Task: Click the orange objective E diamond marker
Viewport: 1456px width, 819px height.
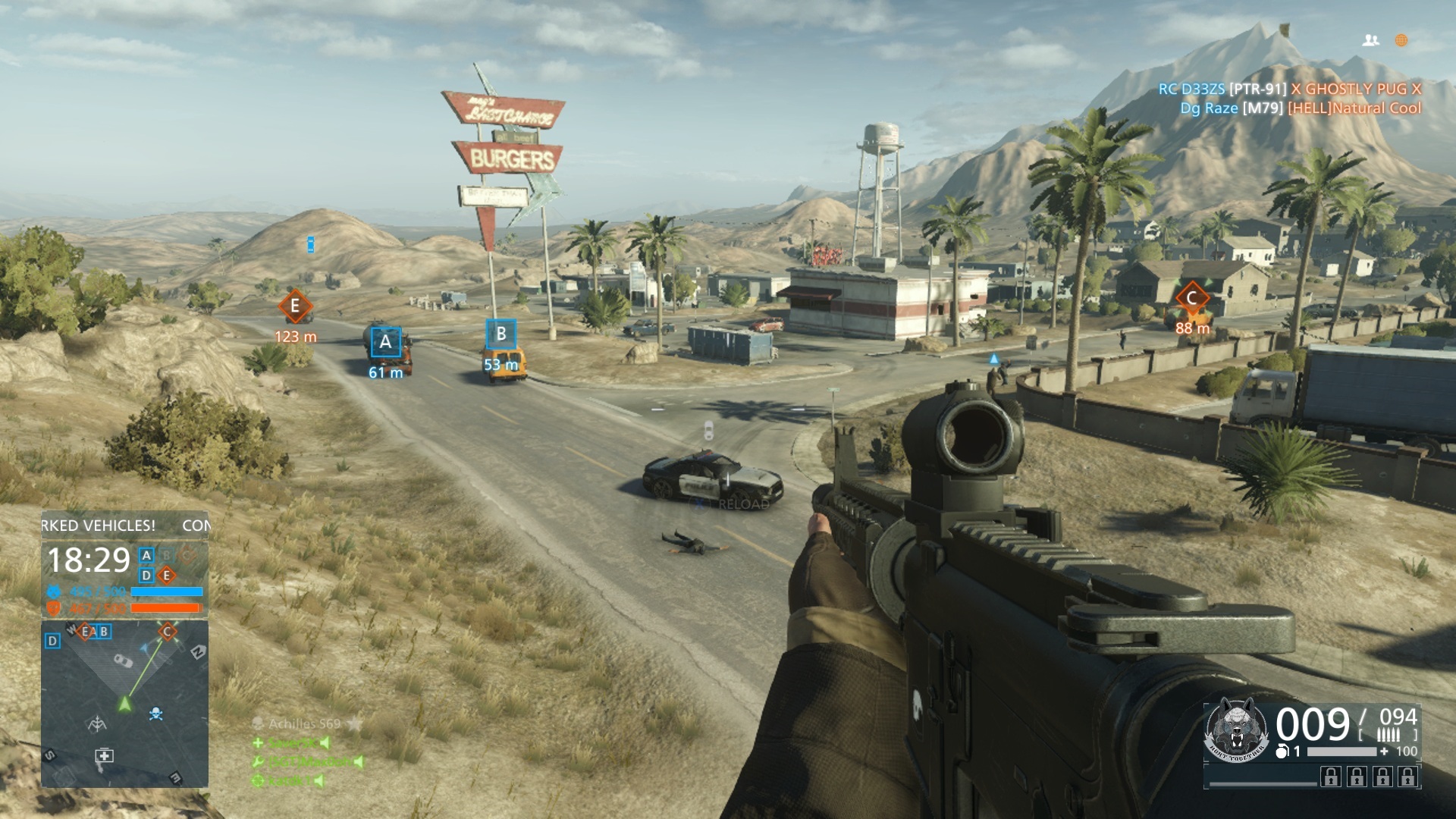Action: 295,307
